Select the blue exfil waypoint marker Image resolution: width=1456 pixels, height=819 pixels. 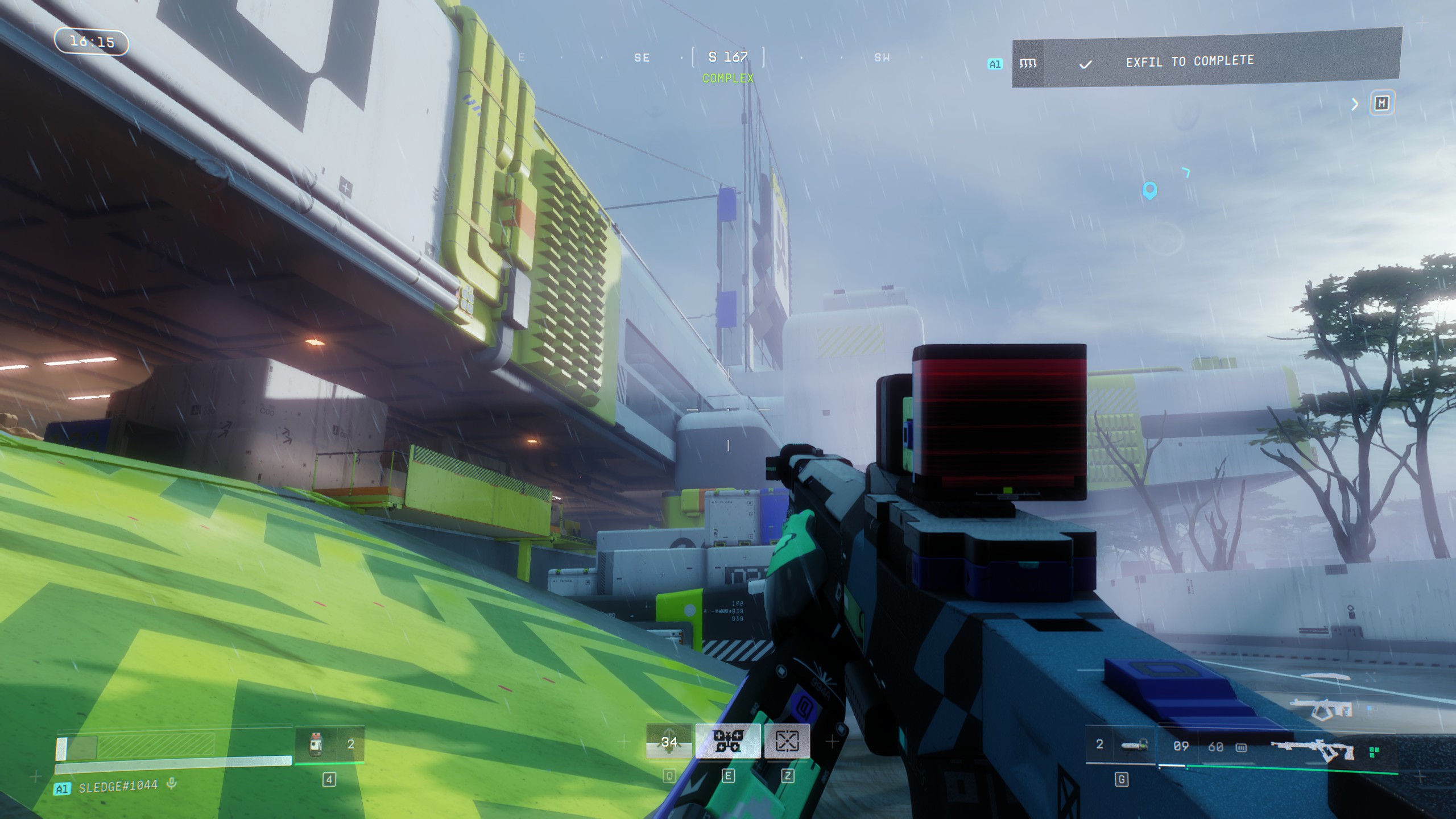(x=1149, y=191)
